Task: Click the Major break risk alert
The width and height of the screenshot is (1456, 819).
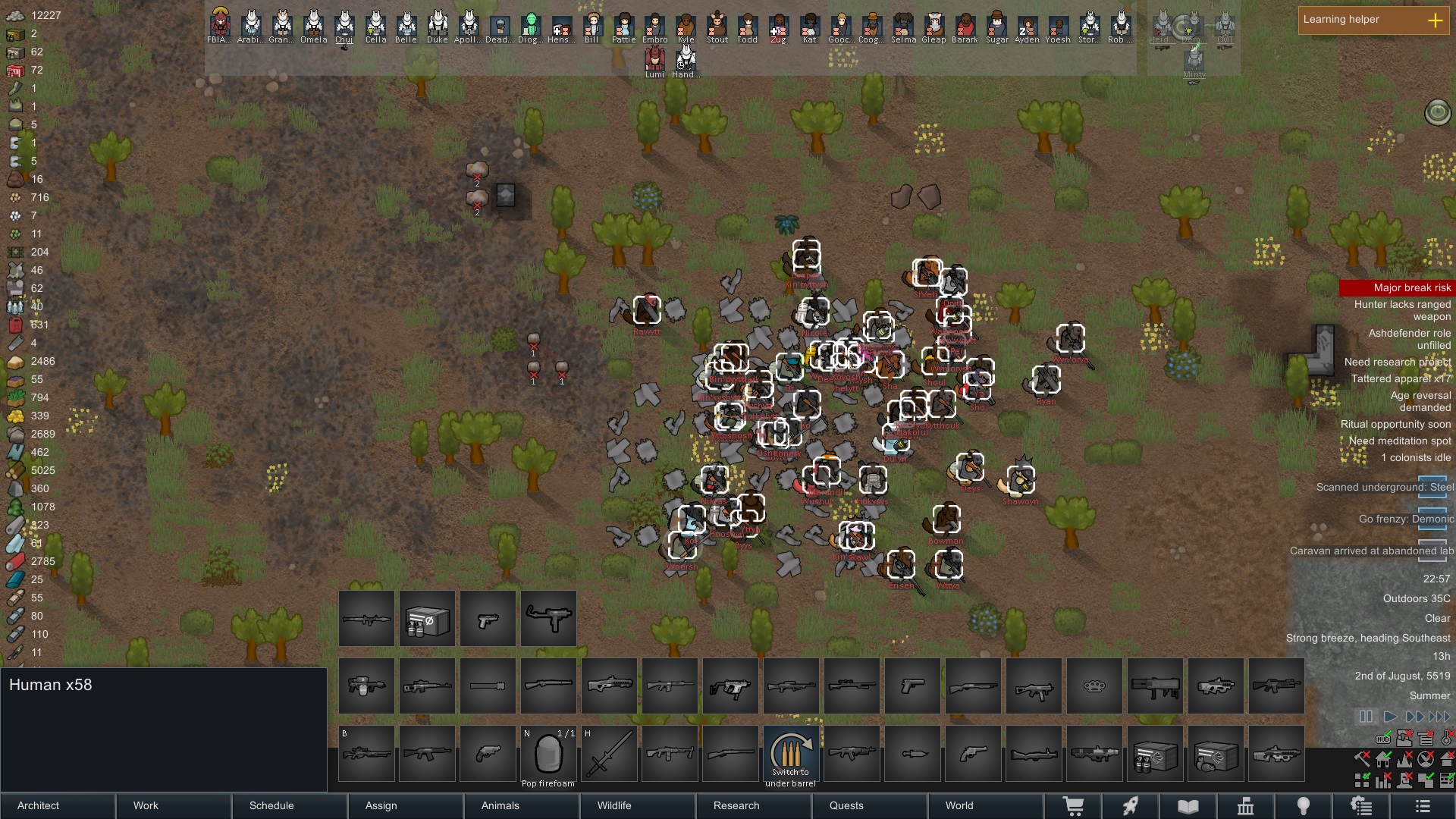Action: coord(1410,288)
